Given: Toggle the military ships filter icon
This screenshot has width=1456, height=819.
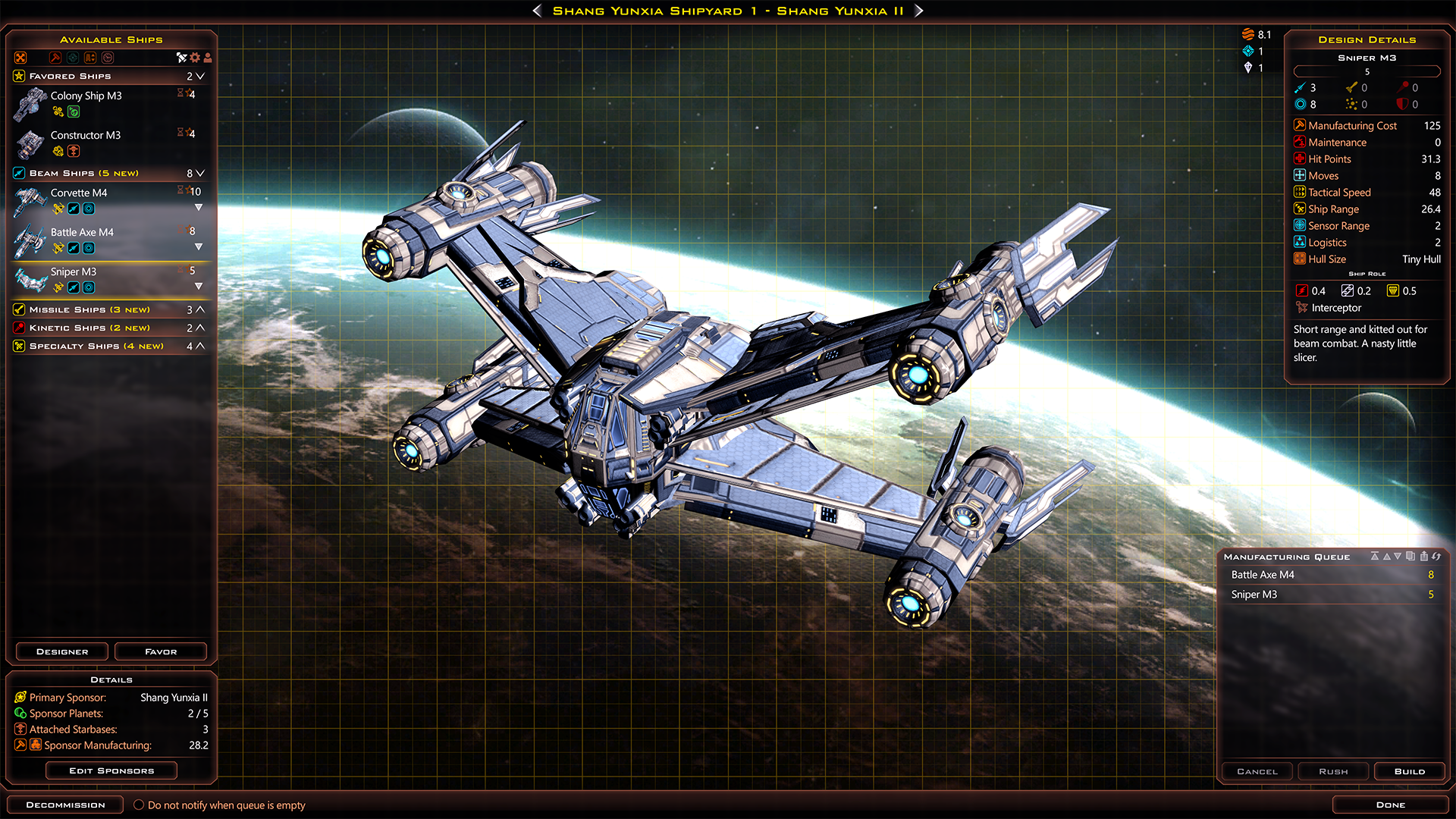Looking at the screenshot, I should (180, 58).
